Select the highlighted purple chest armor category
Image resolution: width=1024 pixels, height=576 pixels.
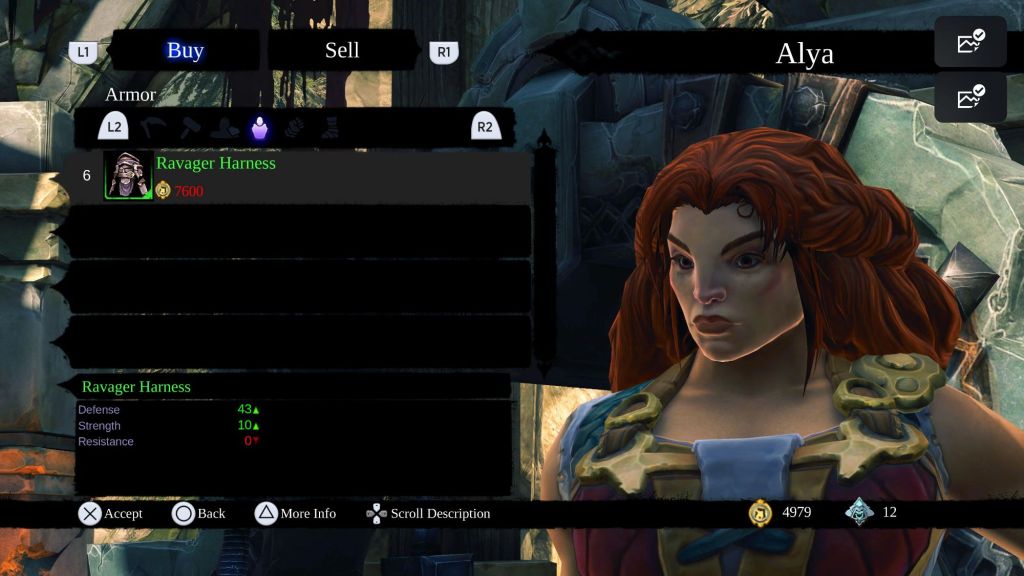pyautogui.click(x=260, y=128)
